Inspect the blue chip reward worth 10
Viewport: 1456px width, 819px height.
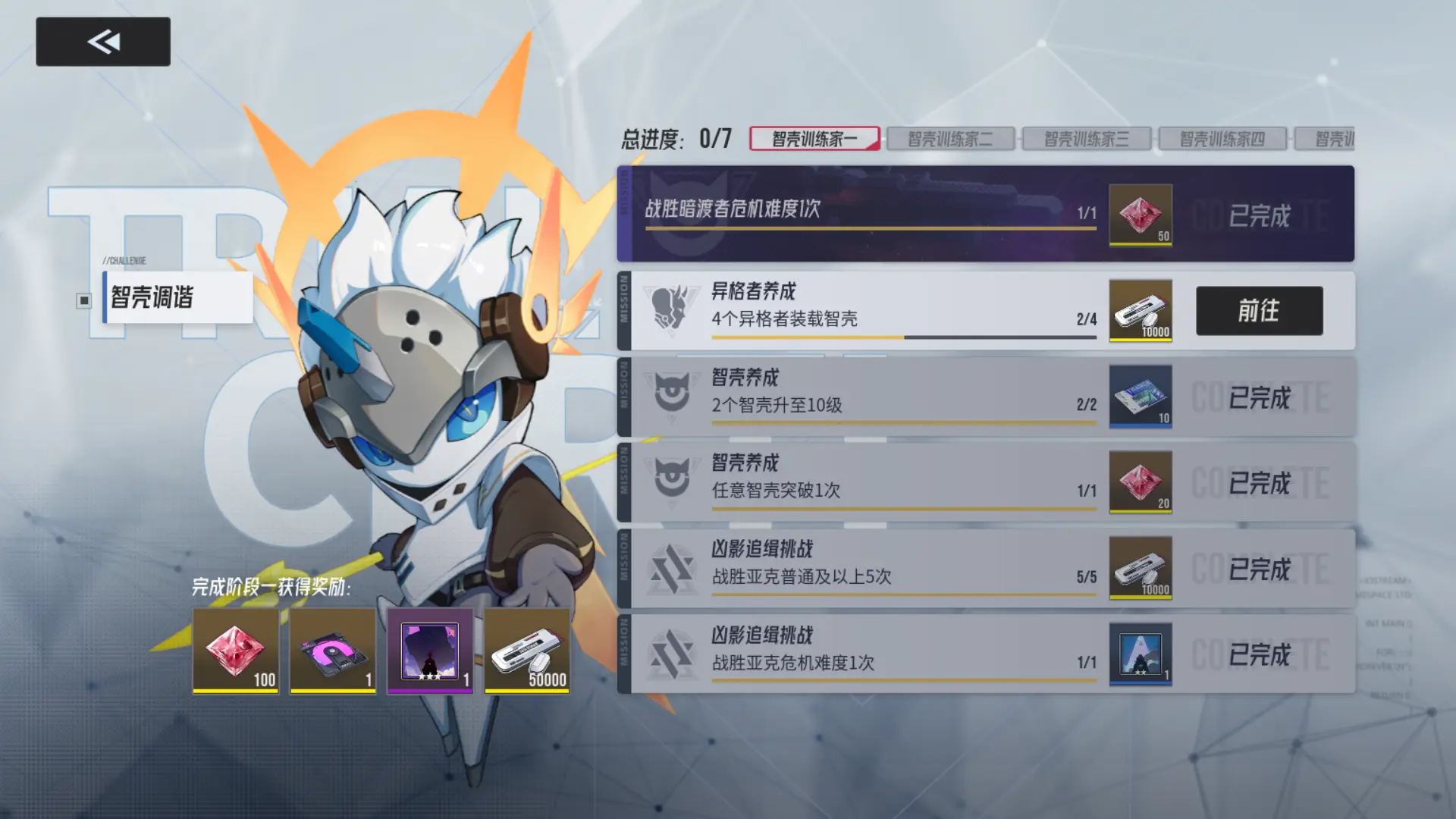click(1140, 397)
